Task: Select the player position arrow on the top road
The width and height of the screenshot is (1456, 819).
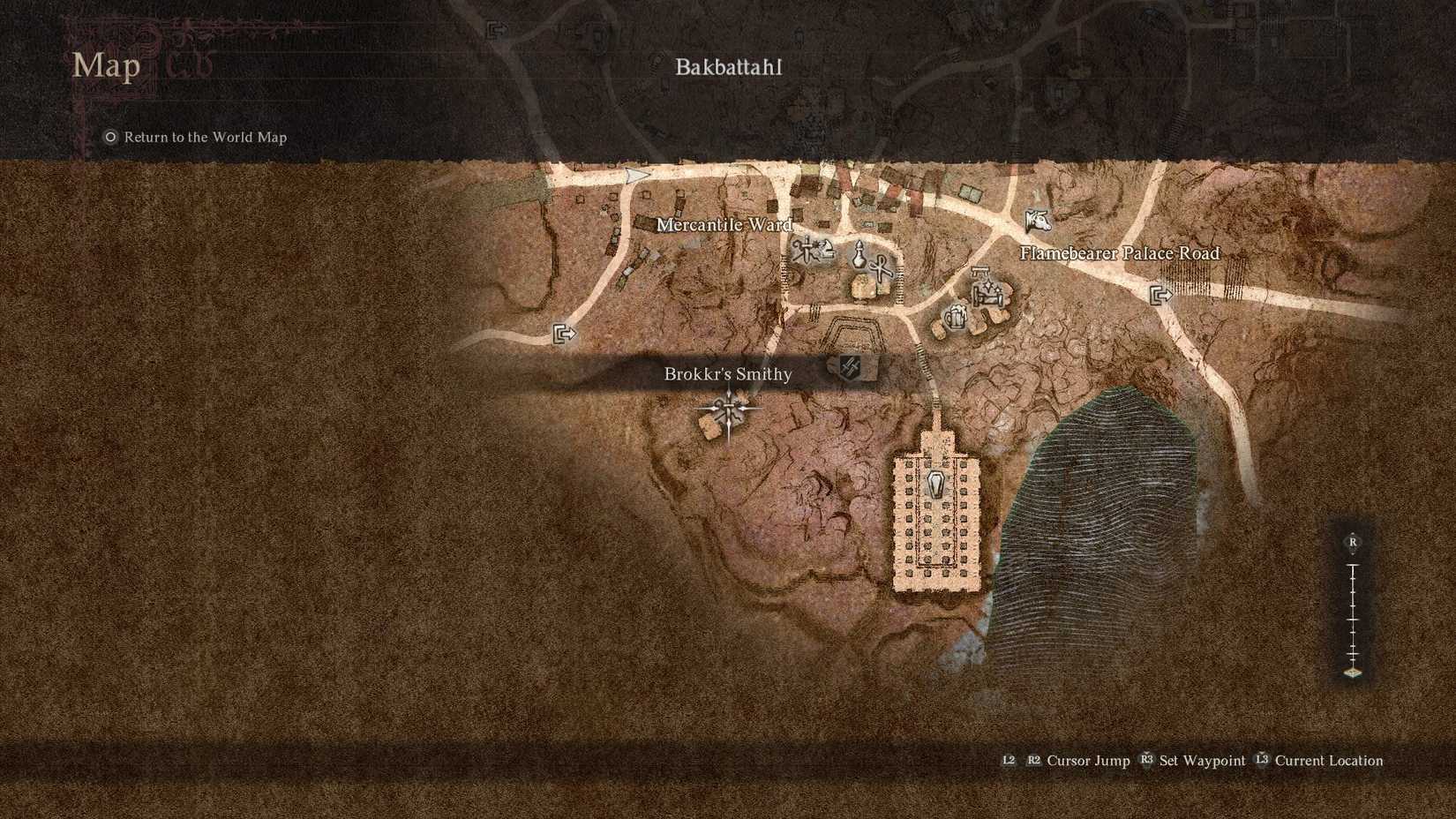Action: (x=636, y=175)
